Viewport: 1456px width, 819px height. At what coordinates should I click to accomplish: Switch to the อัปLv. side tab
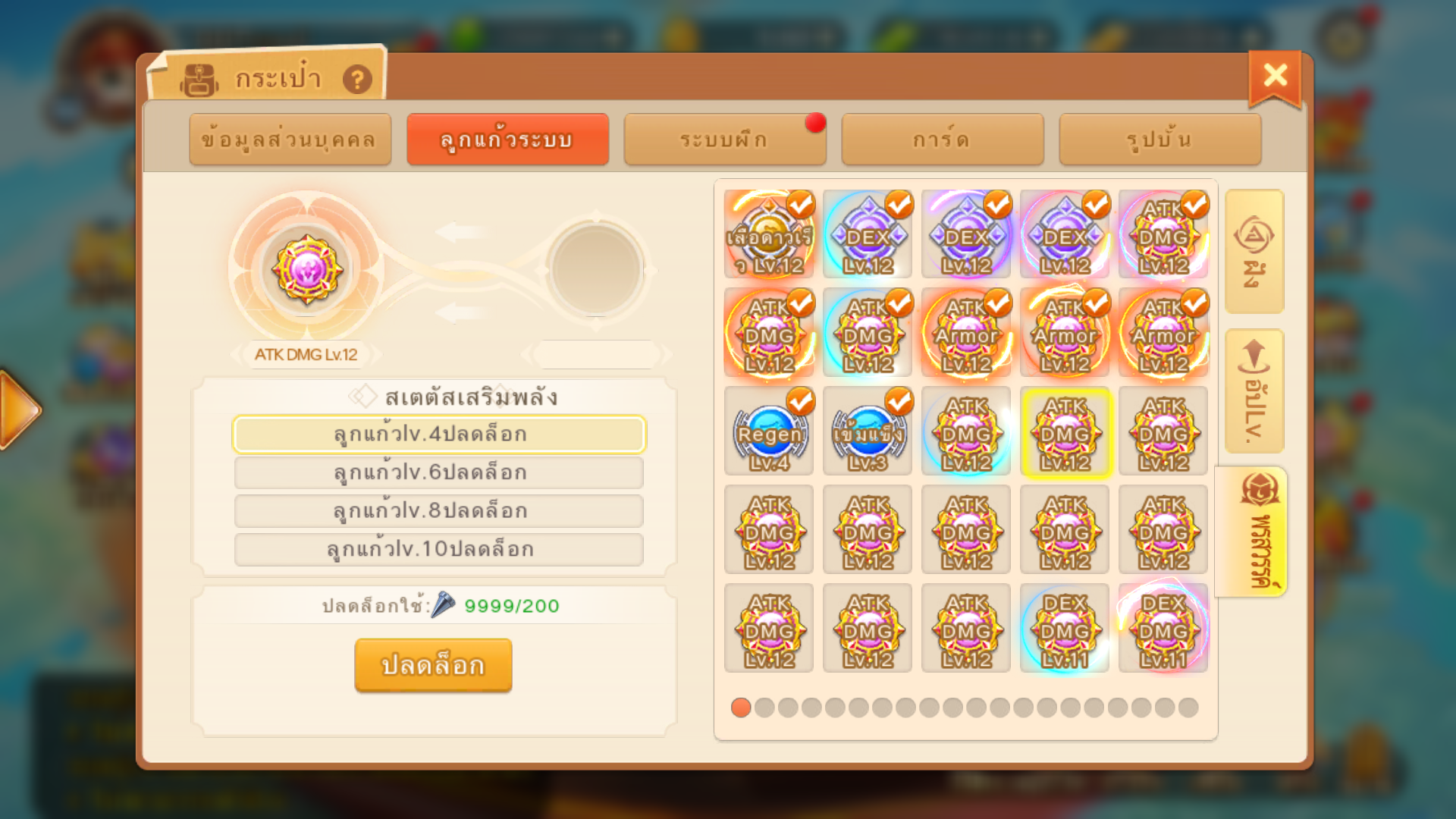[x=1254, y=391]
